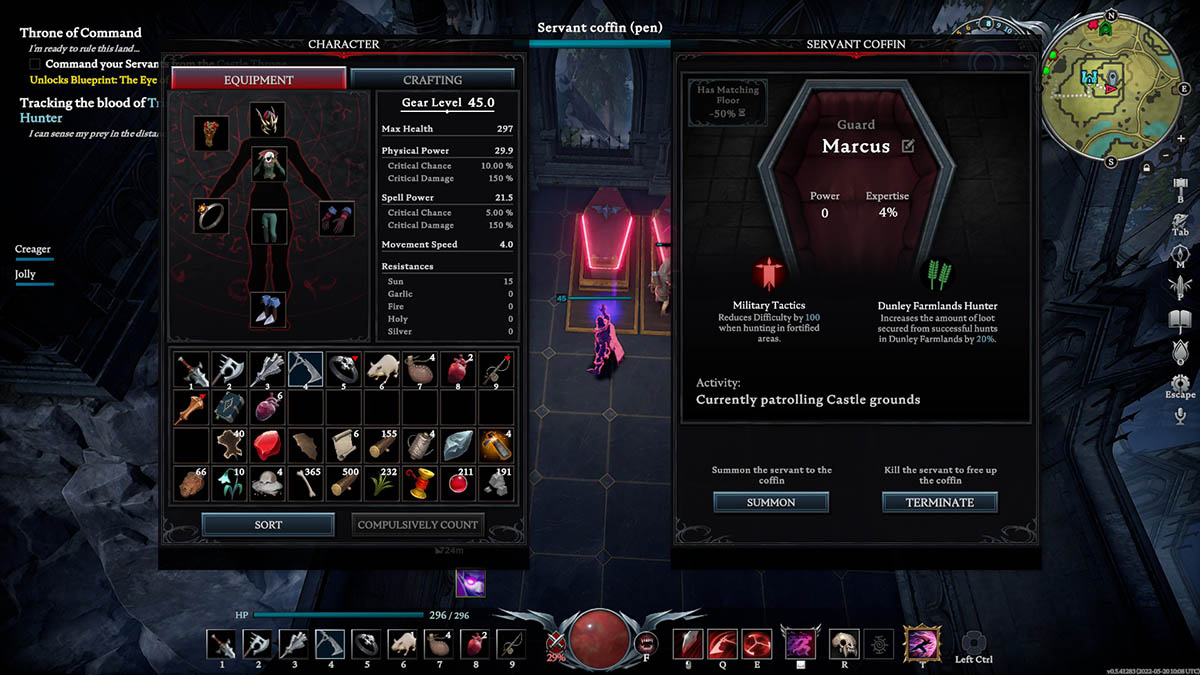
Task: Choose the equipped gloves slot
Action: 337,218
